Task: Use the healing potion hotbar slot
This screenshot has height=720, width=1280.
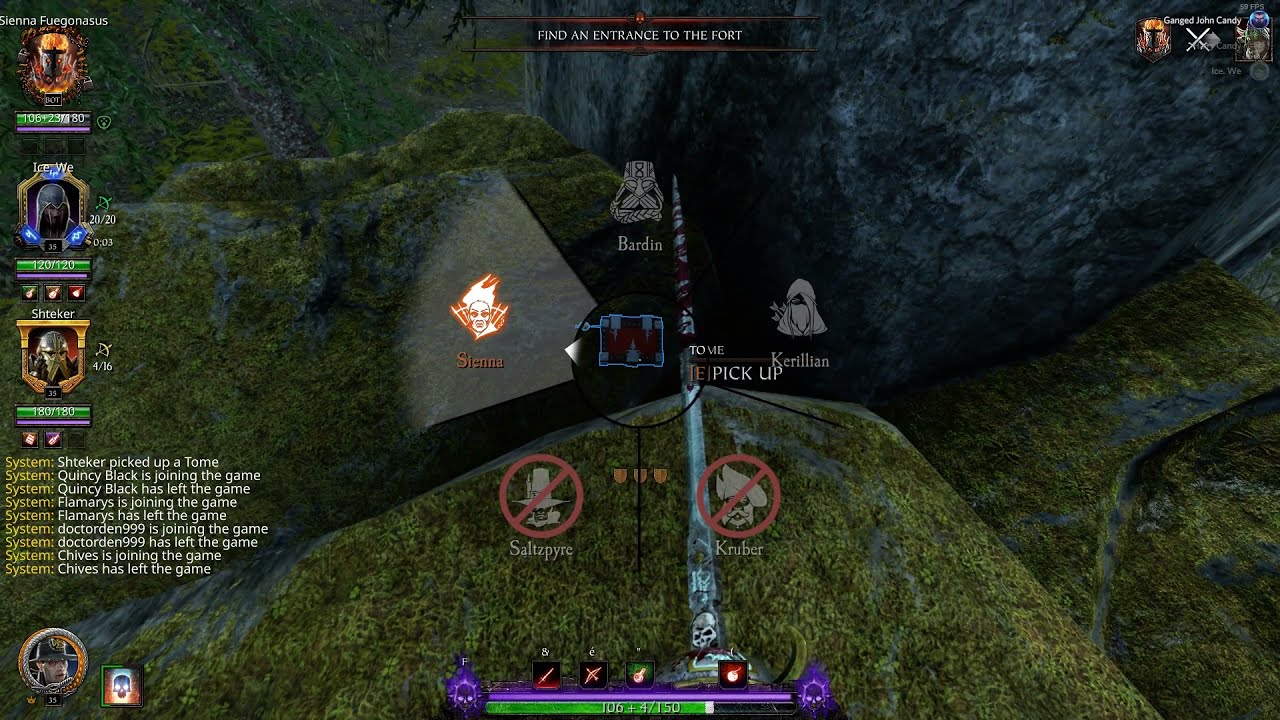Action: point(639,676)
